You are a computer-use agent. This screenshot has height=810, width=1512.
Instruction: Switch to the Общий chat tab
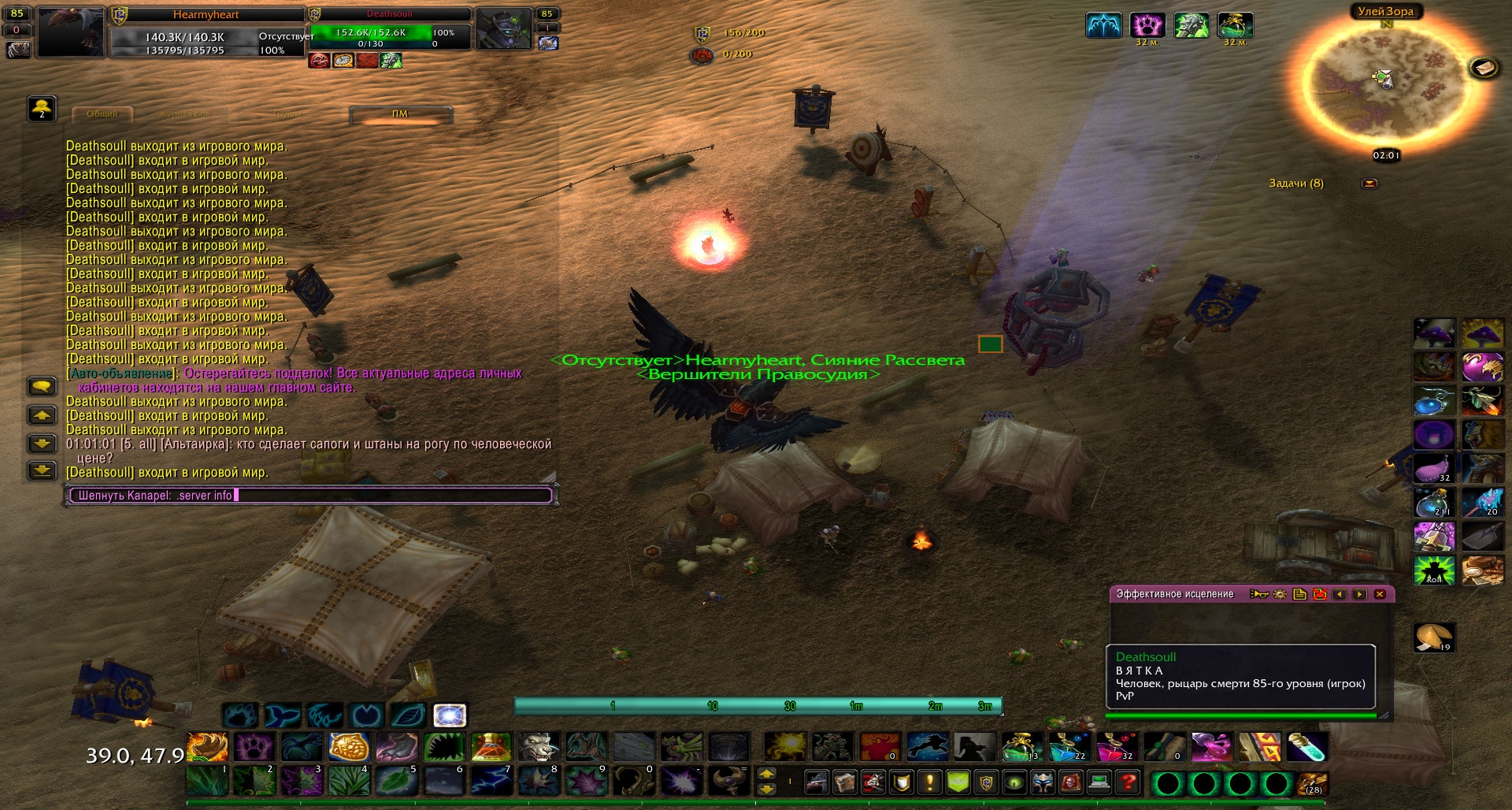102,114
